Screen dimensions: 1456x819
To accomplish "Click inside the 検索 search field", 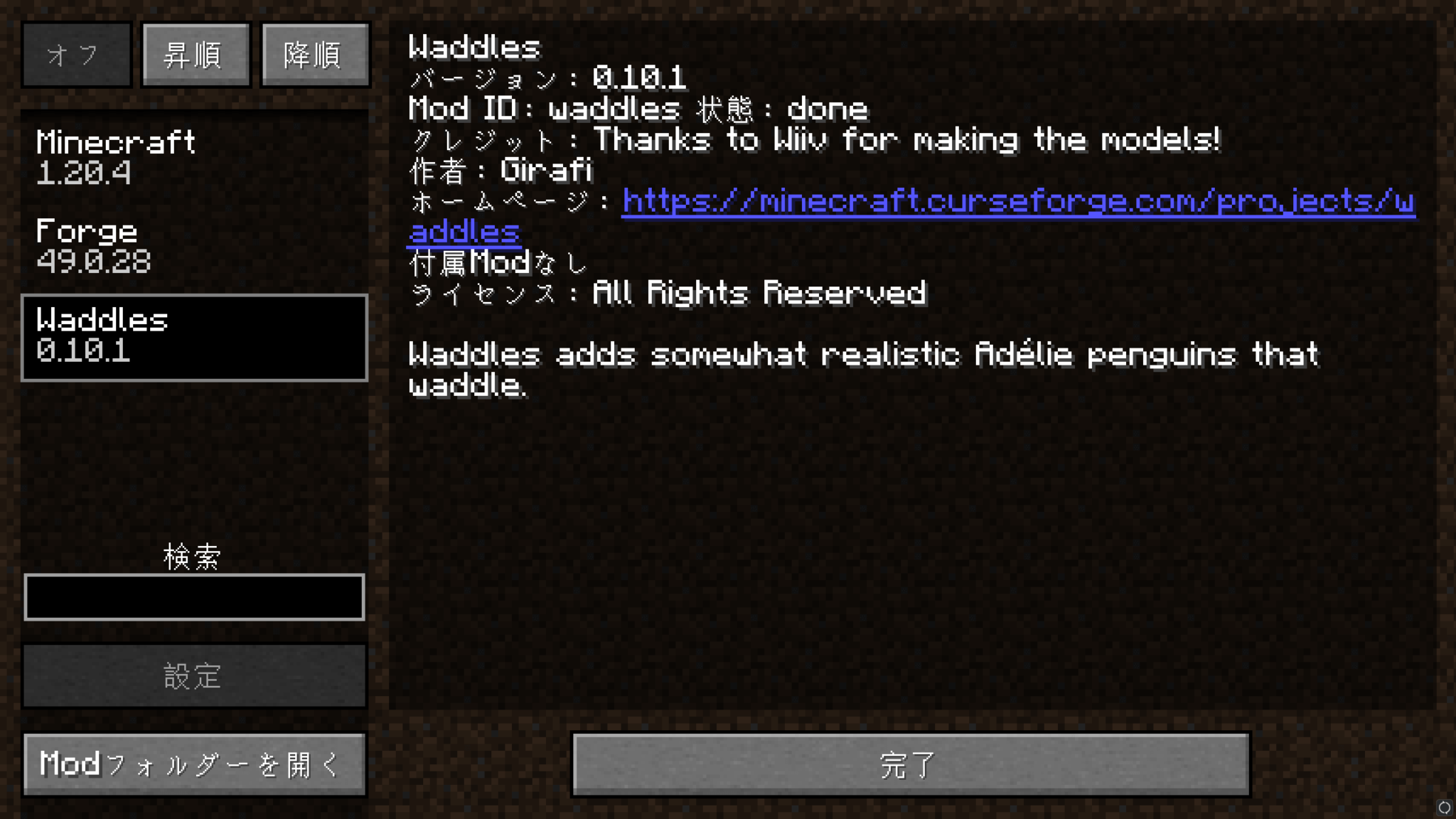I will [x=195, y=597].
